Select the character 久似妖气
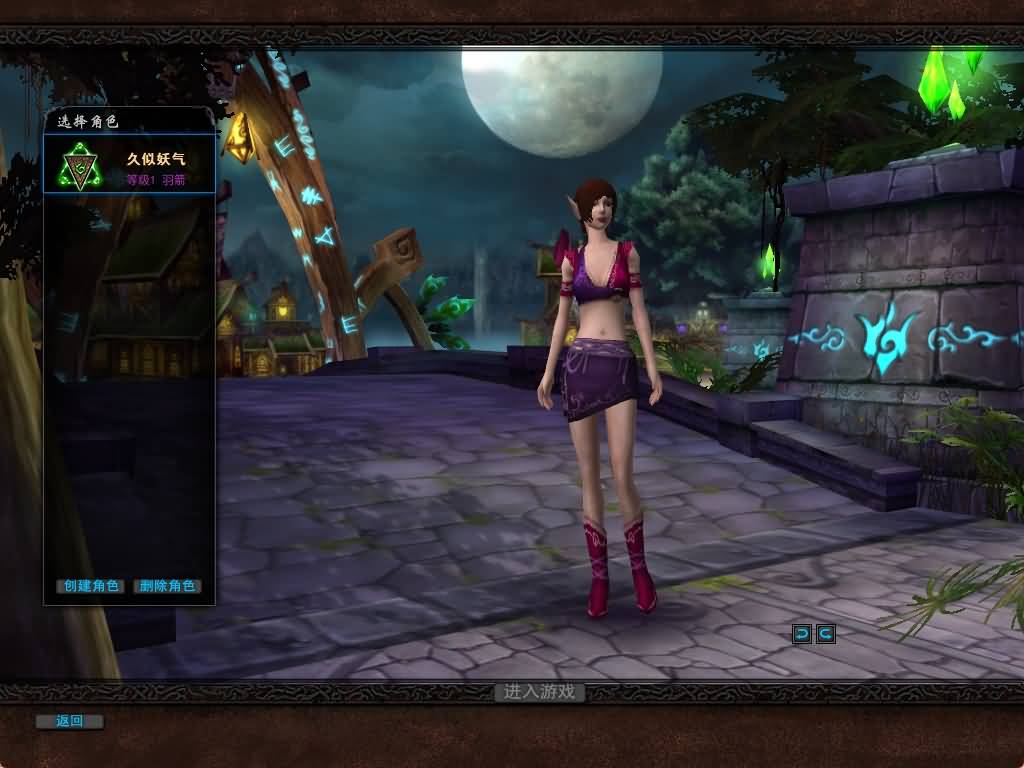 click(x=129, y=166)
